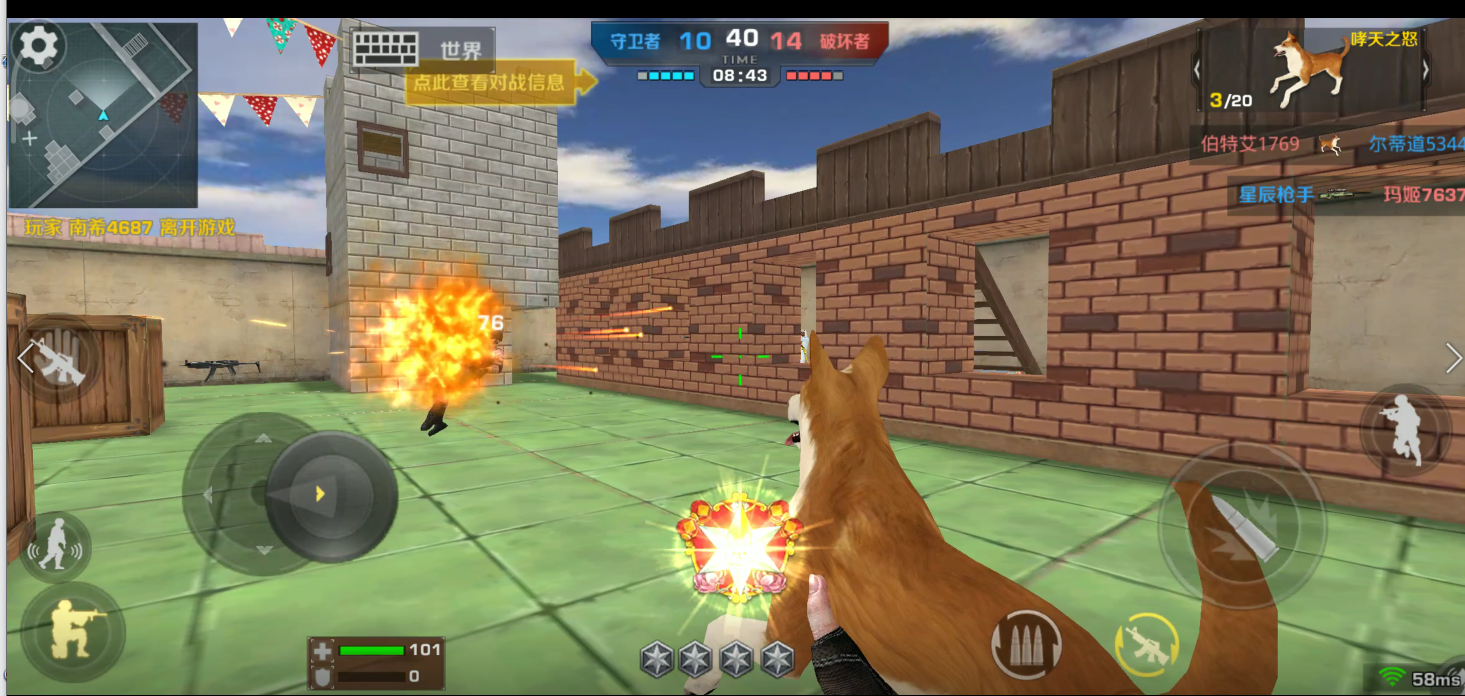Toggle crouch with the kneeling soldier icon

72,630
